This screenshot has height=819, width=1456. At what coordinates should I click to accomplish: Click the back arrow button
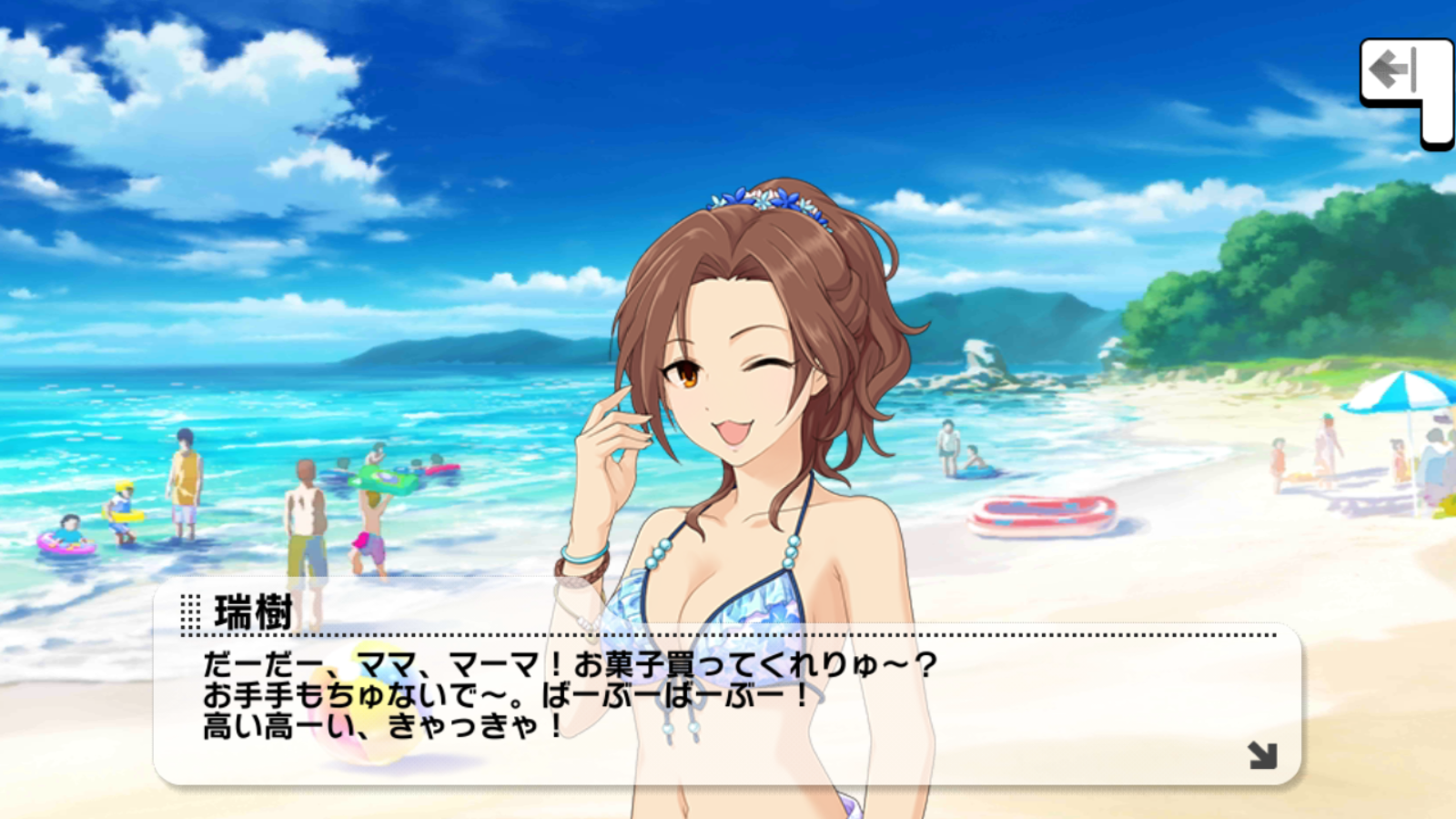[1396, 73]
